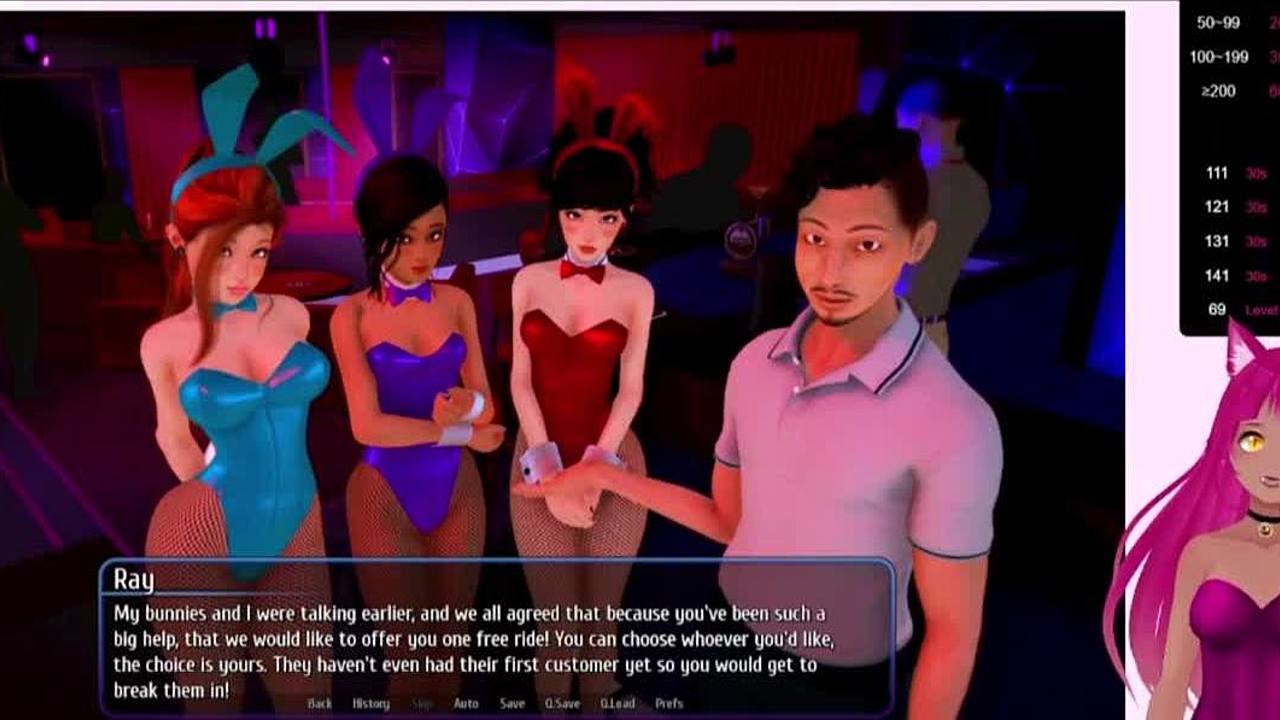Click Ray's dialogue text to continue
This screenshot has height=720, width=1280.
[470, 651]
